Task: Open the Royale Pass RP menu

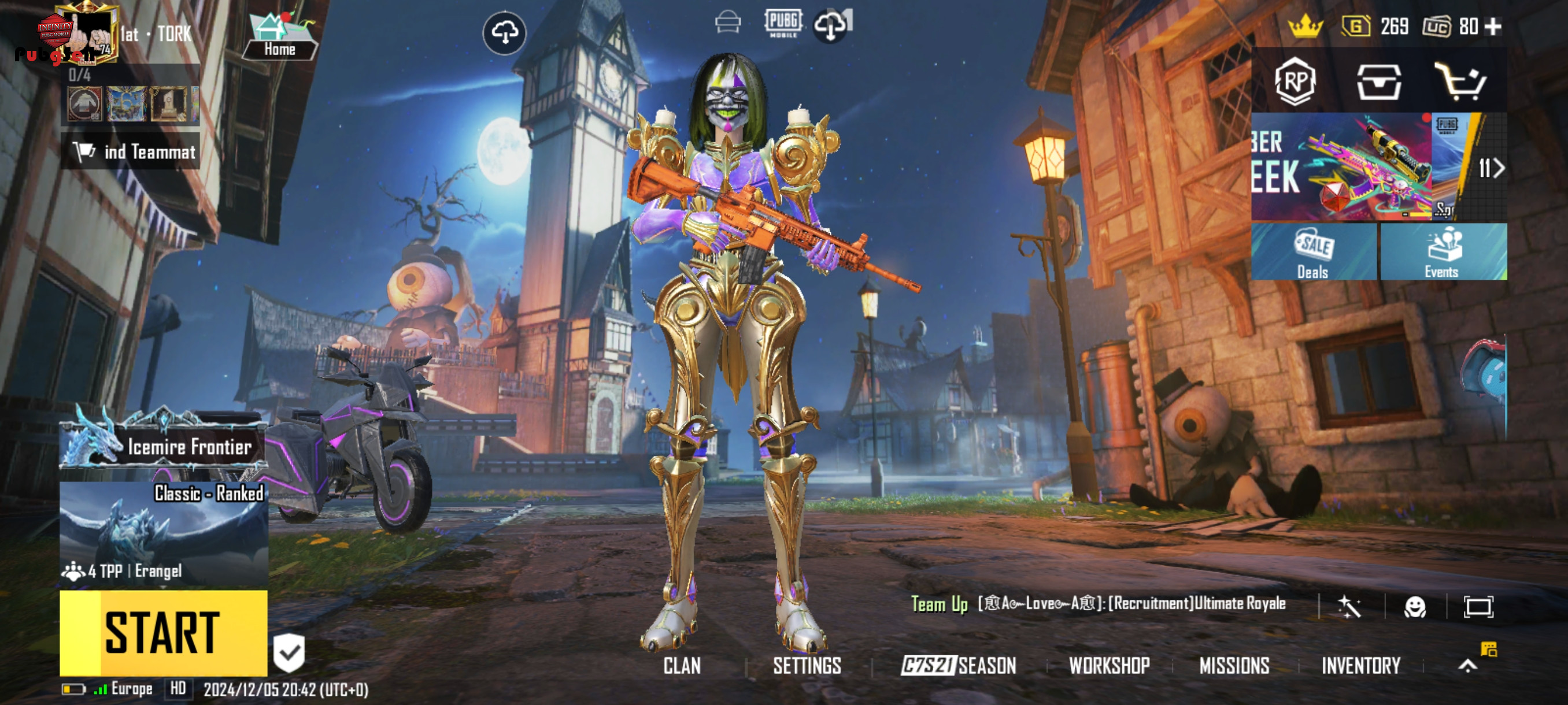Action: (x=1294, y=81)
